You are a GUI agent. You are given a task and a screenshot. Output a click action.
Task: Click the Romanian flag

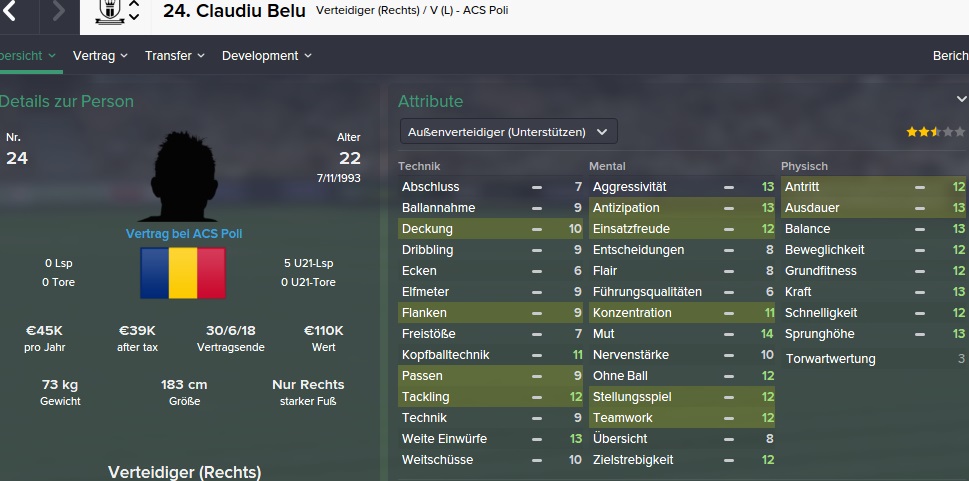[183, 273]
